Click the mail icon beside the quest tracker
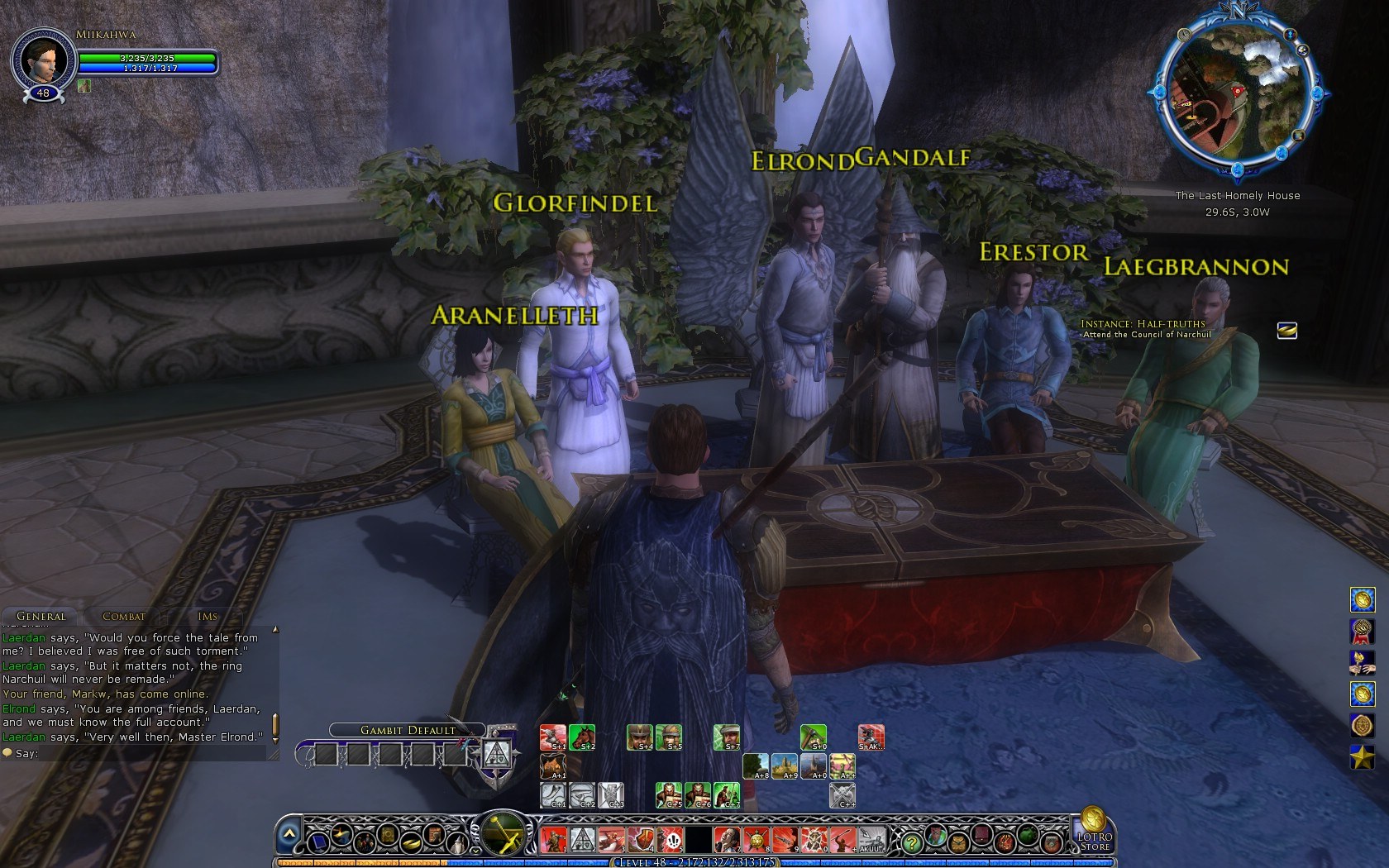Viewport: 1389px width, 868px height. pos(1287,331)
